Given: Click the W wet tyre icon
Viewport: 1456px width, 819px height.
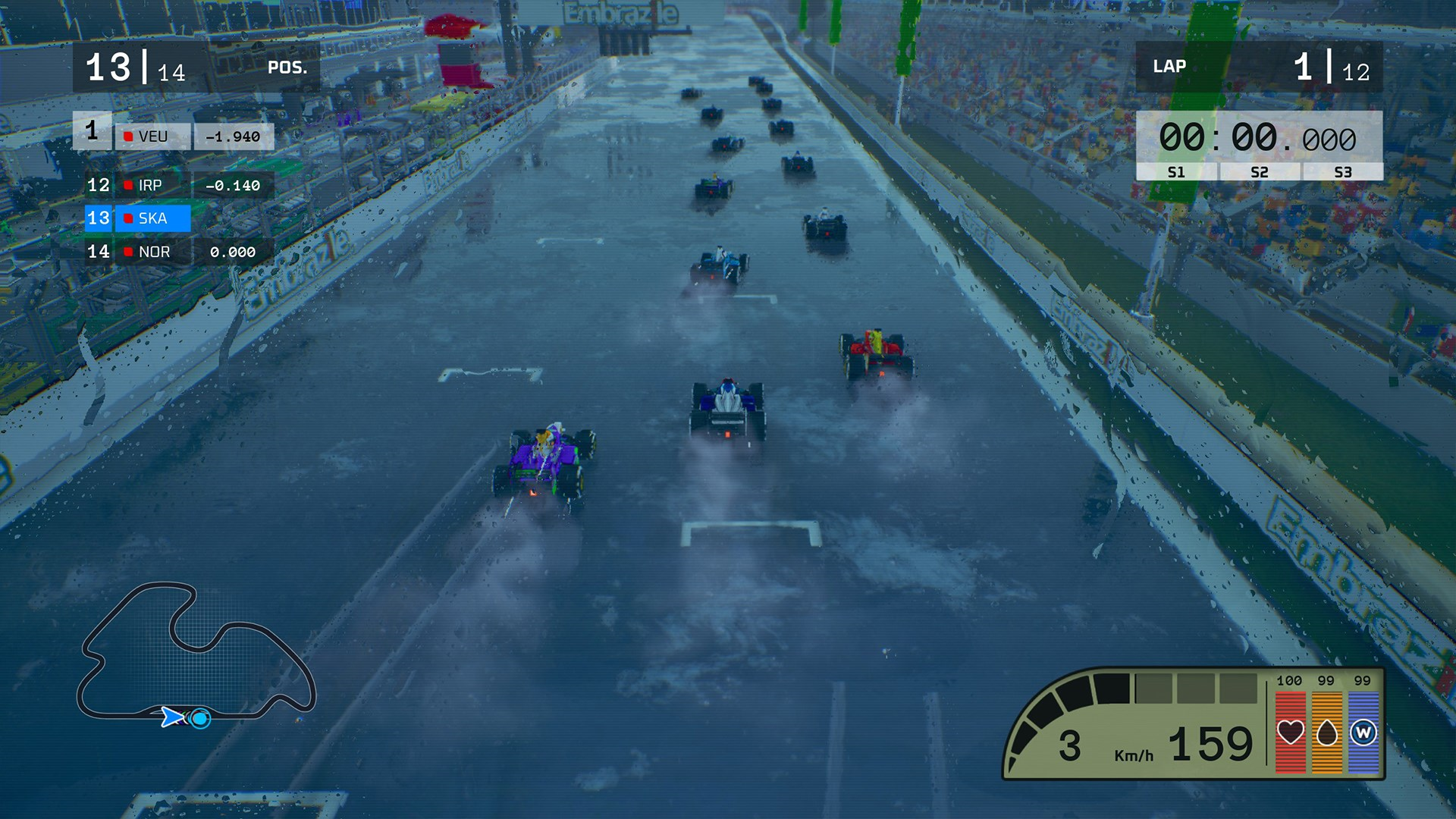Looking at the screenshot, I should coord(1363,733).
